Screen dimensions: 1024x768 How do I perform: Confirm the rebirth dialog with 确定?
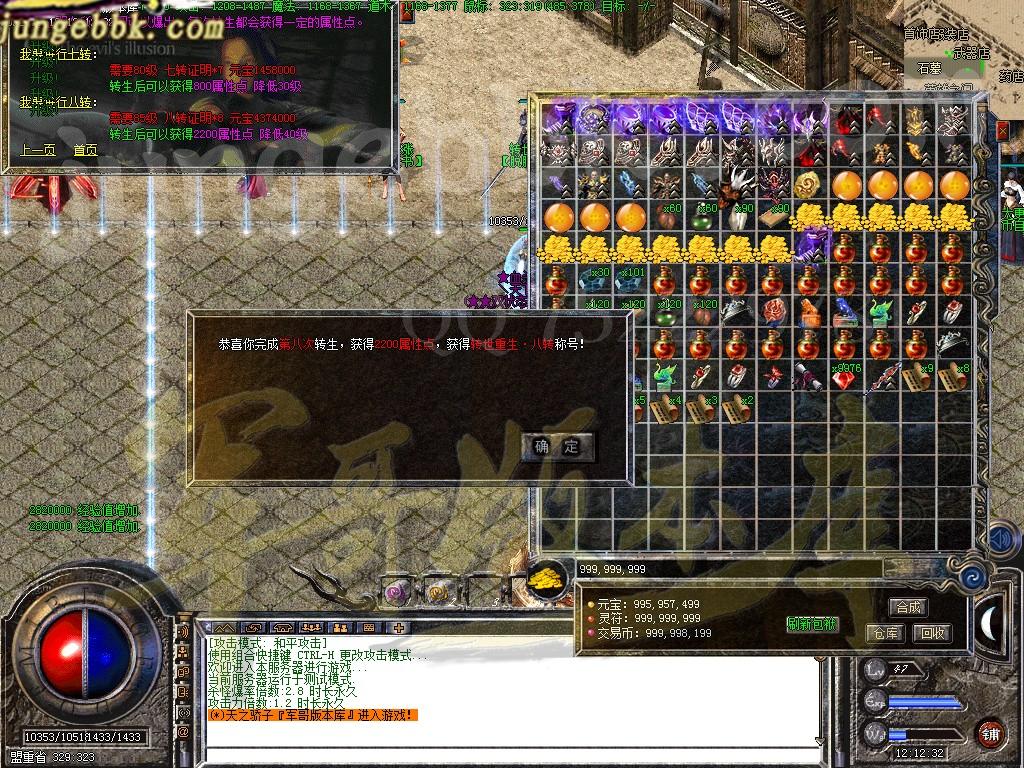558,446
